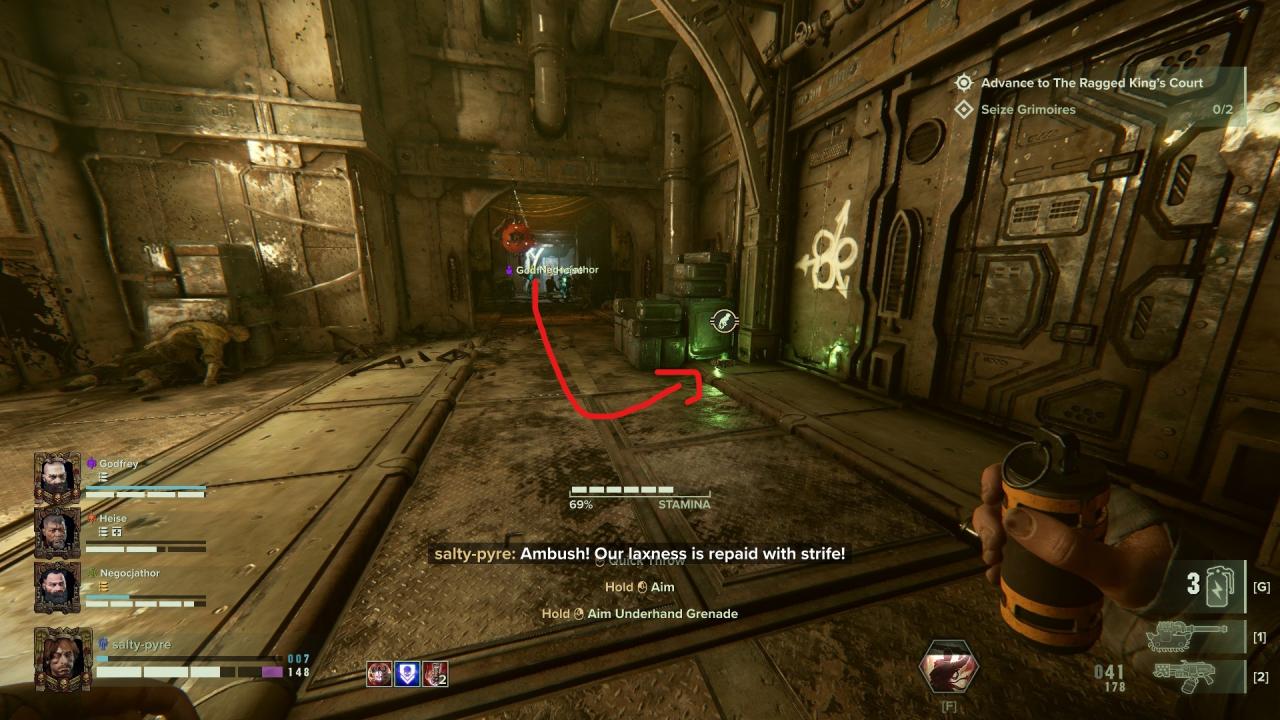The image size is (1280, 720).
Task: Select the boltgun ranged weapon slot
Action: coord(1191,675)
